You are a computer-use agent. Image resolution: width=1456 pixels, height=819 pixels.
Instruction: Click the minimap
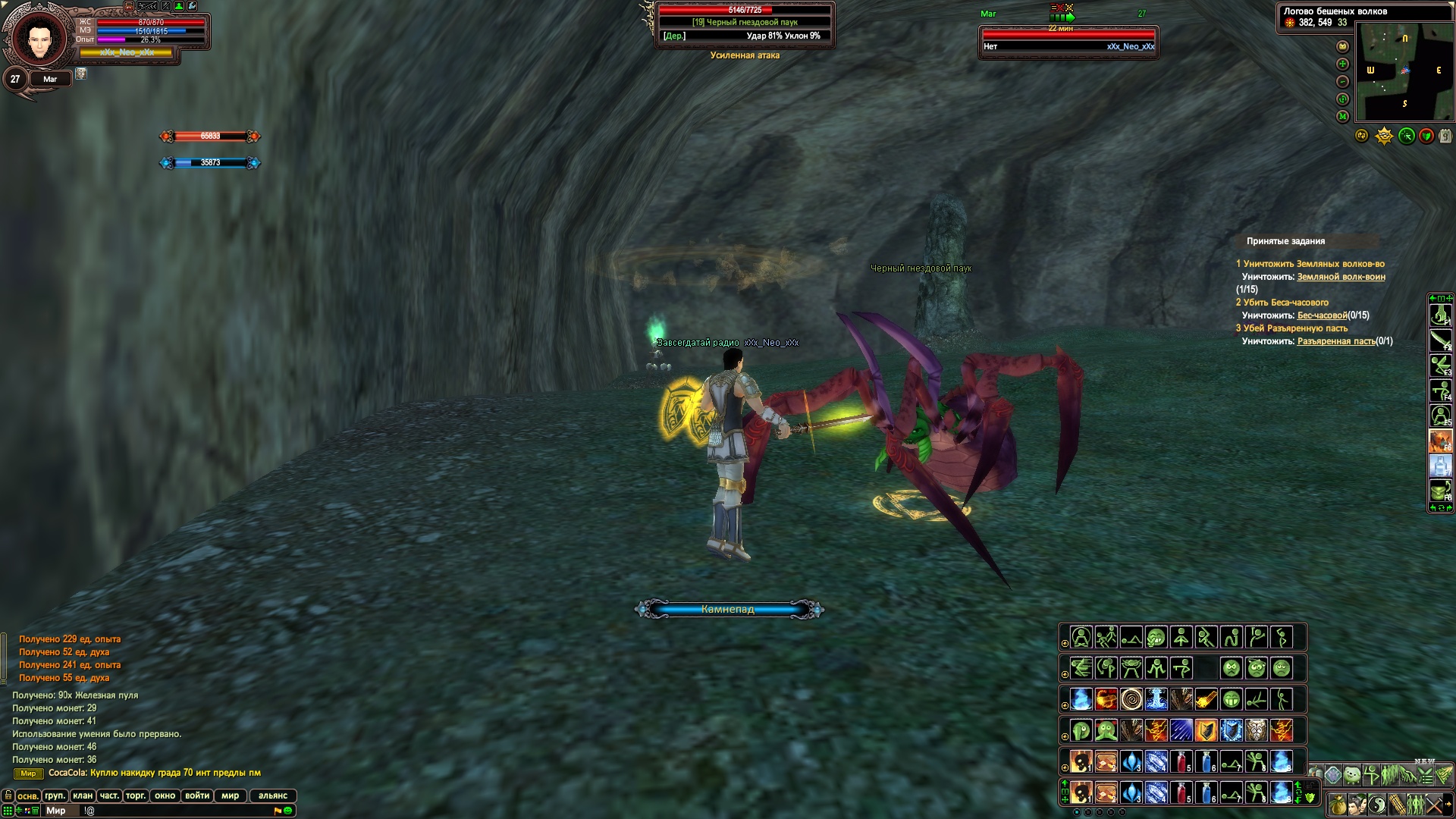1404,72
